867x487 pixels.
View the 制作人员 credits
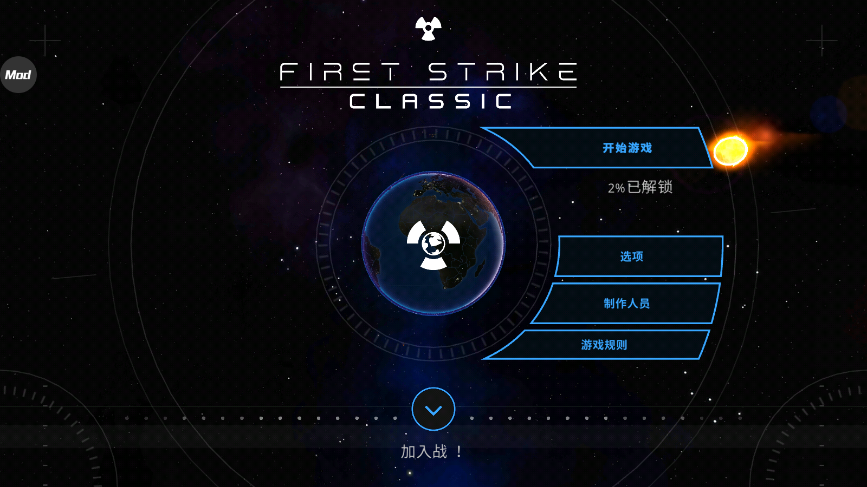(628, 303)
